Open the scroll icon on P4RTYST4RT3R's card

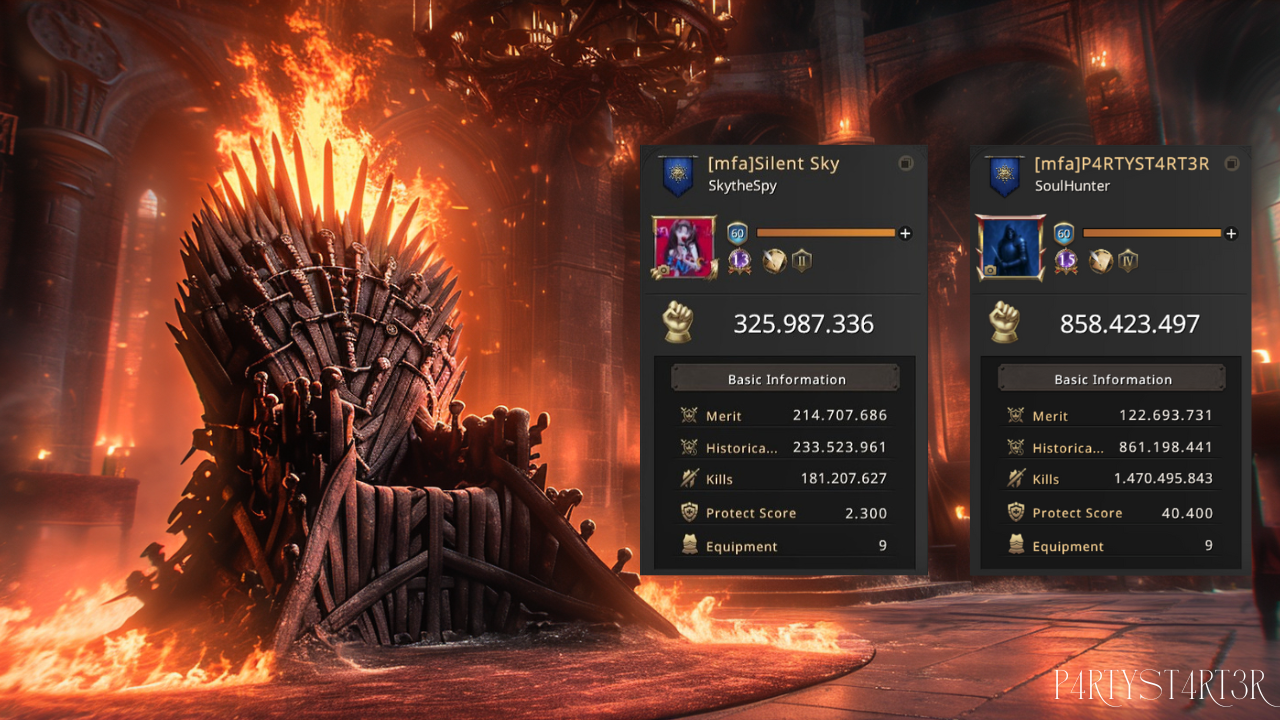click(1099, 262)
